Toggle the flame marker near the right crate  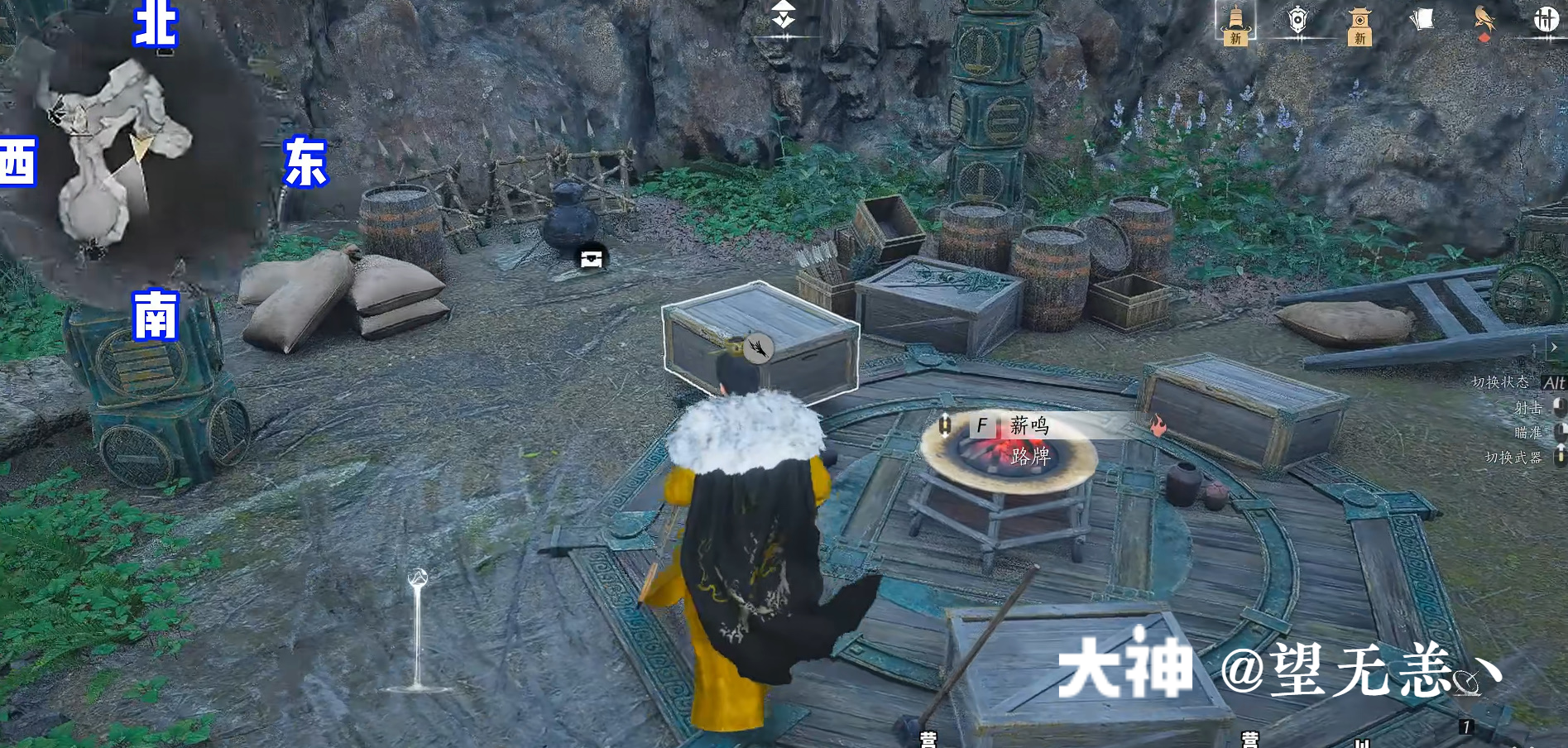(1160, 424)
